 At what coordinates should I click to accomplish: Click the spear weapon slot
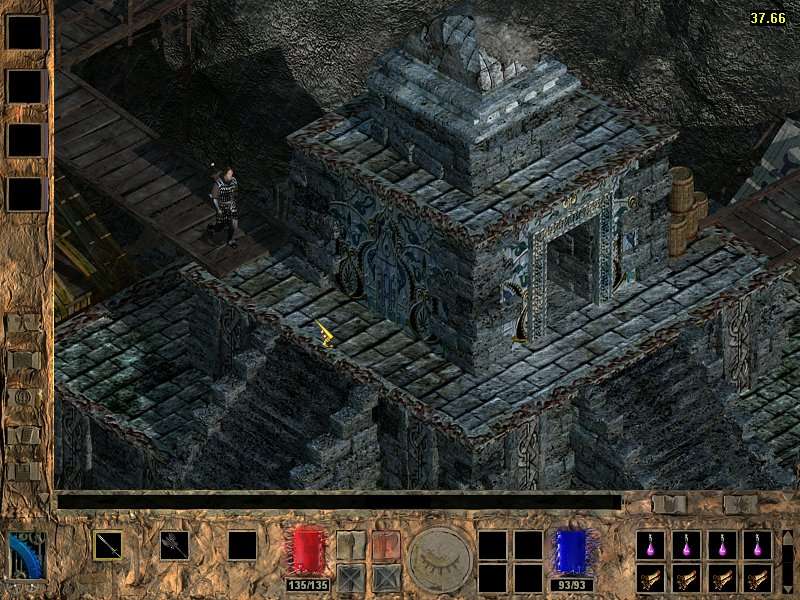pos(108,545)
